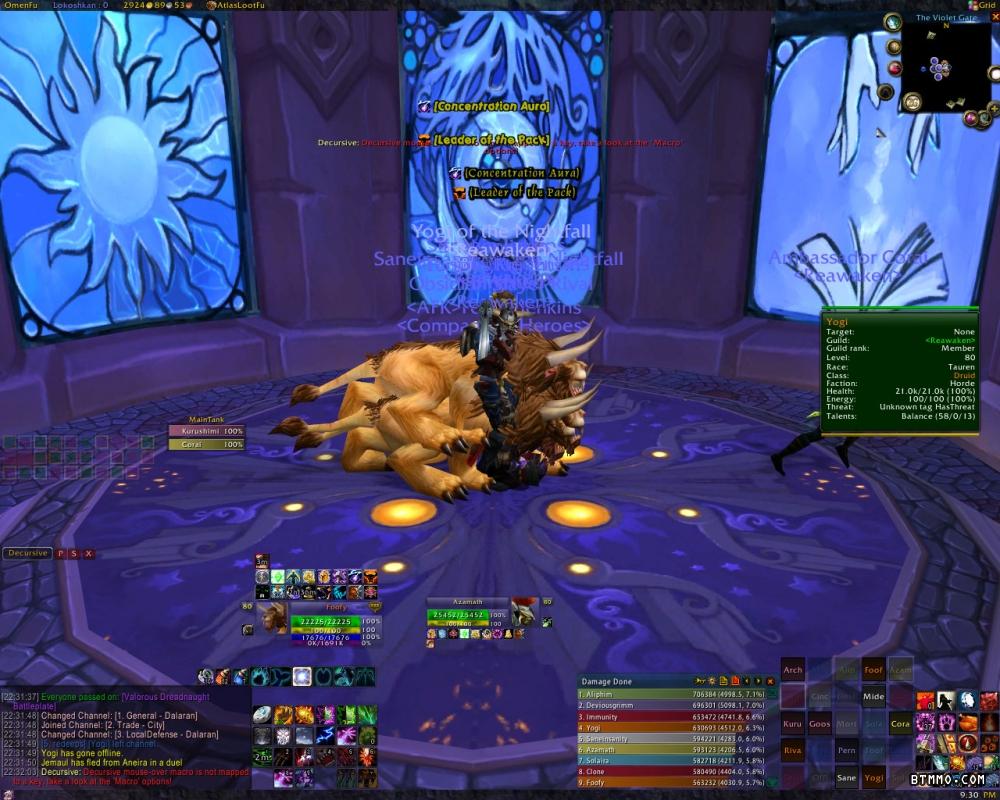Close Decursive bar with X button
1000x800 pixels.
(89, 553)
